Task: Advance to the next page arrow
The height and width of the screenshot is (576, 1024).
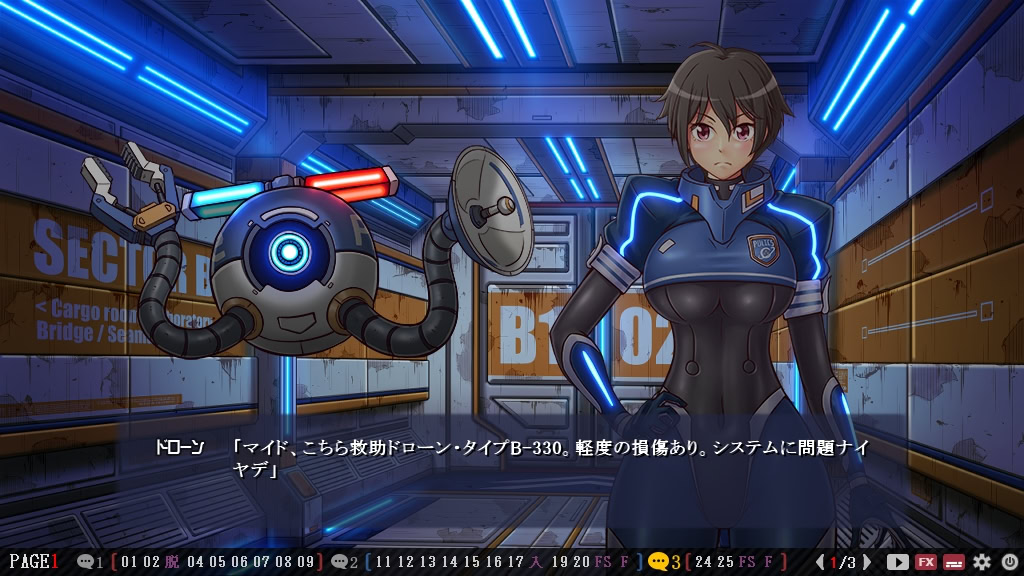Action: [x=867, y=562]
